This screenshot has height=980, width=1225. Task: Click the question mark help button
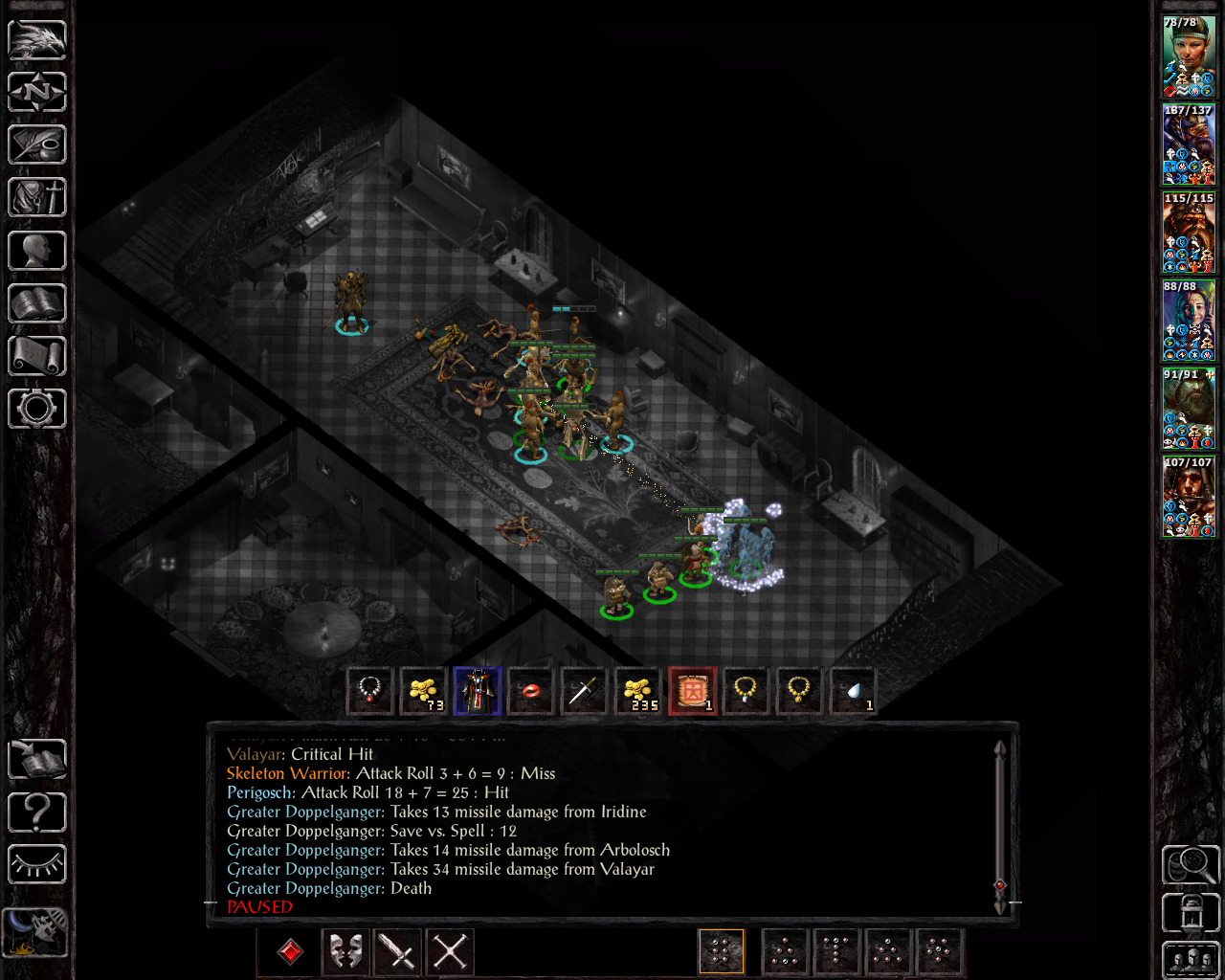[37, 813]
